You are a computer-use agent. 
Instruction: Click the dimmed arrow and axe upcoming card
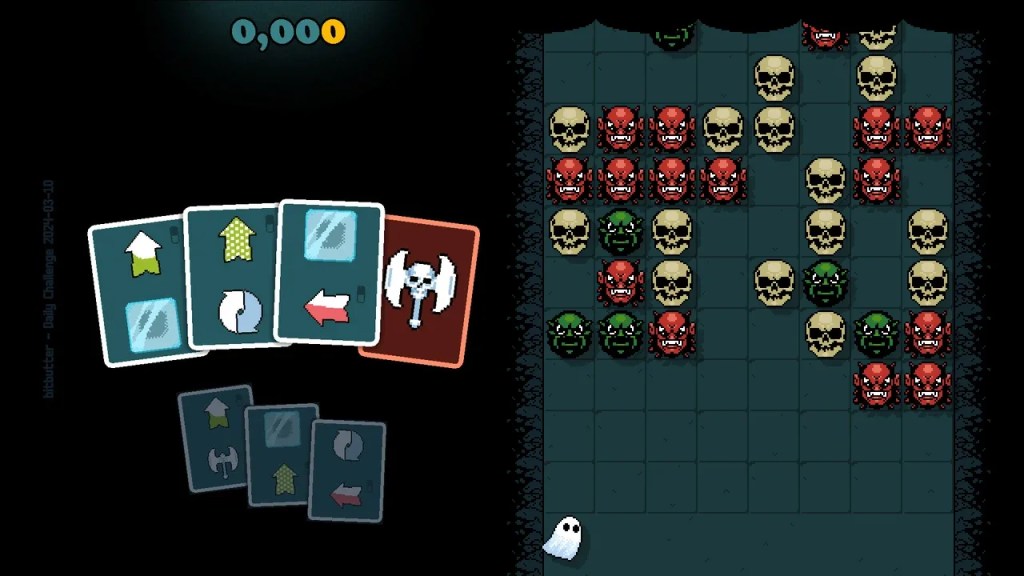pyautogui.click(x=214, y=440)
